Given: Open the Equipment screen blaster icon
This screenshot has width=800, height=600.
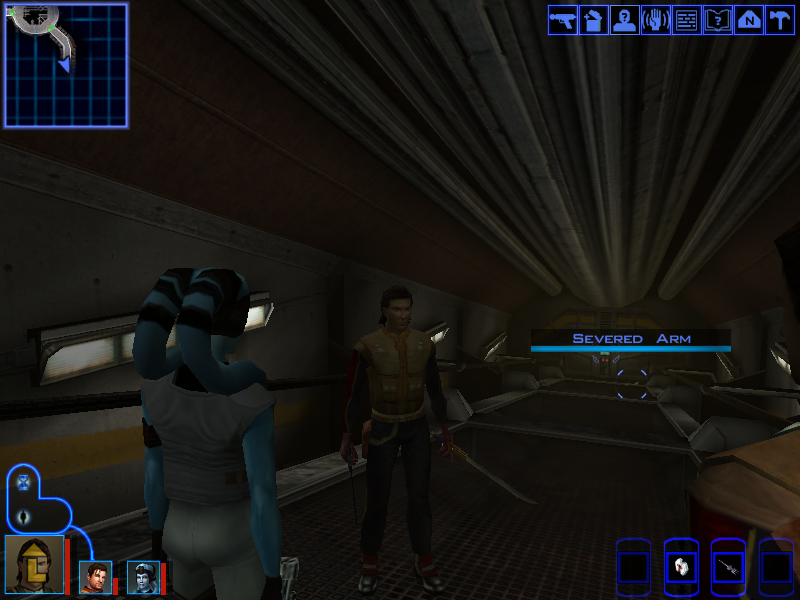Looking at the screenshot, I should click(563, 20).
